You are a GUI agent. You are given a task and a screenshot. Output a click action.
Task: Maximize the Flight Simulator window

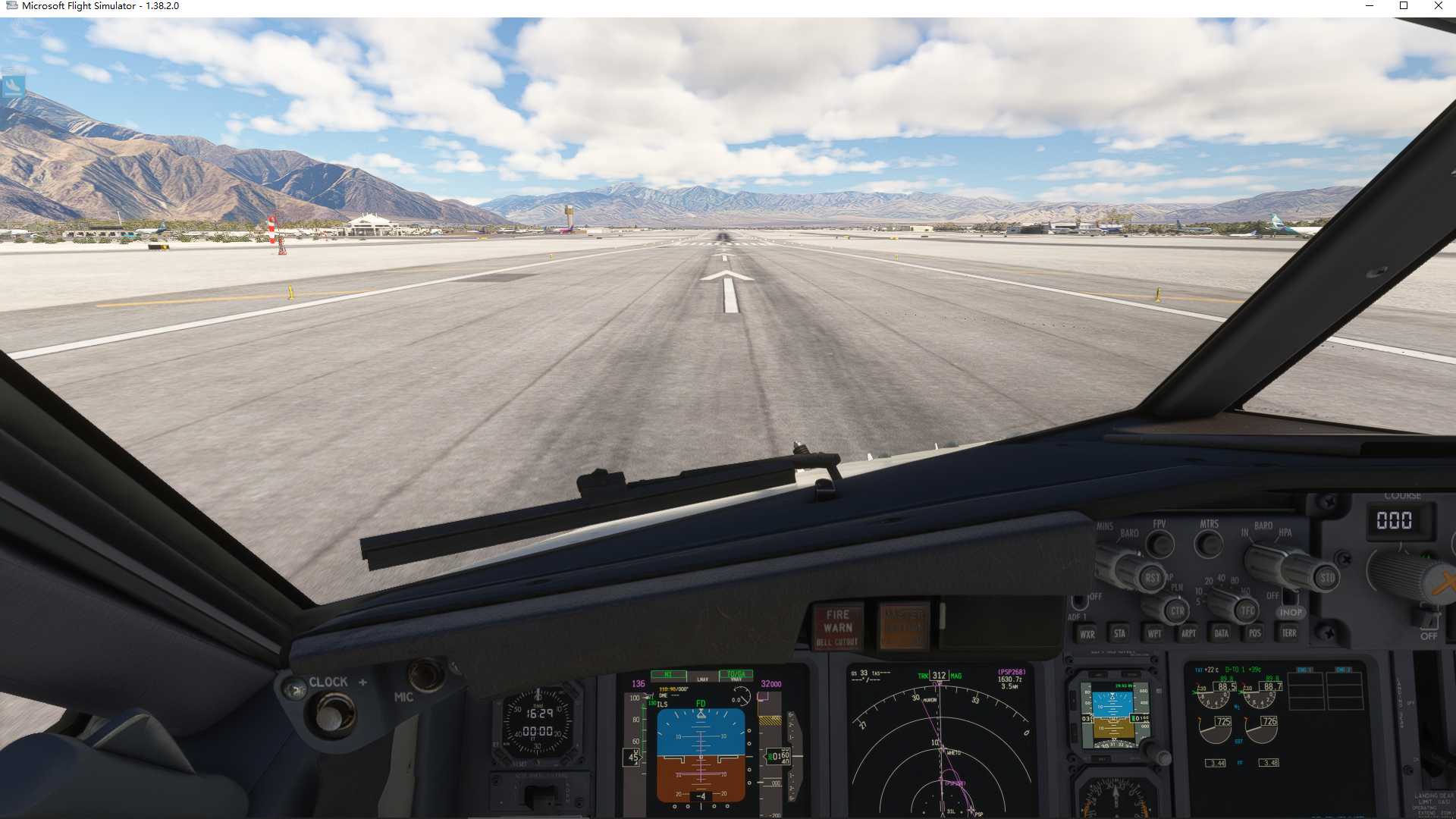[1404, 6]
